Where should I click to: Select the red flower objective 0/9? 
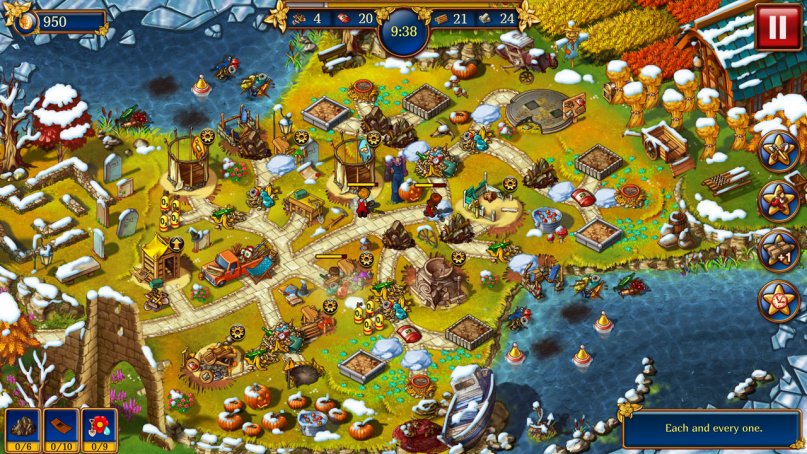pyautogui.click(x=98, y=427)
